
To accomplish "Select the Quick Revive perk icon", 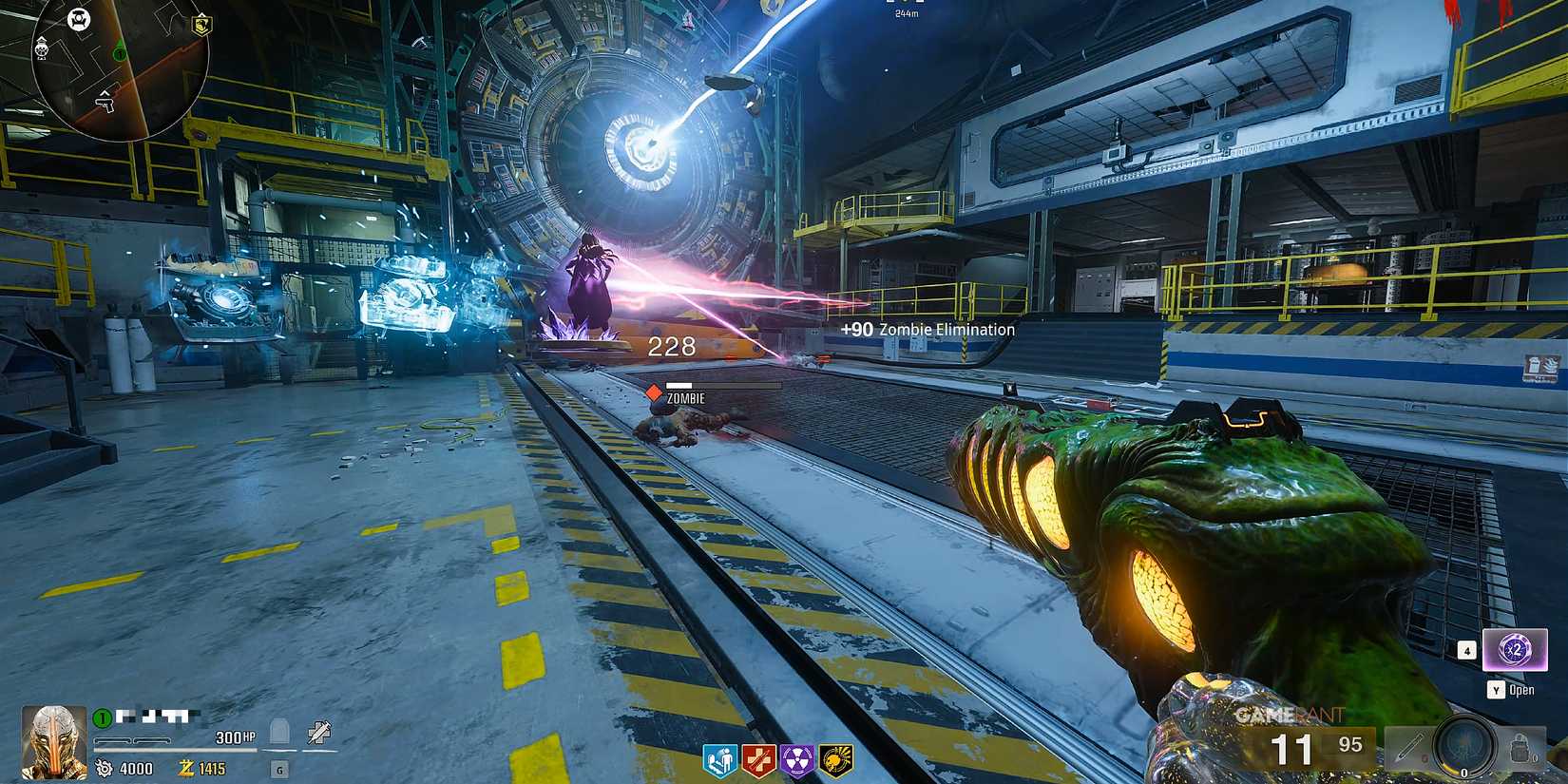I will tap(719, 760).
